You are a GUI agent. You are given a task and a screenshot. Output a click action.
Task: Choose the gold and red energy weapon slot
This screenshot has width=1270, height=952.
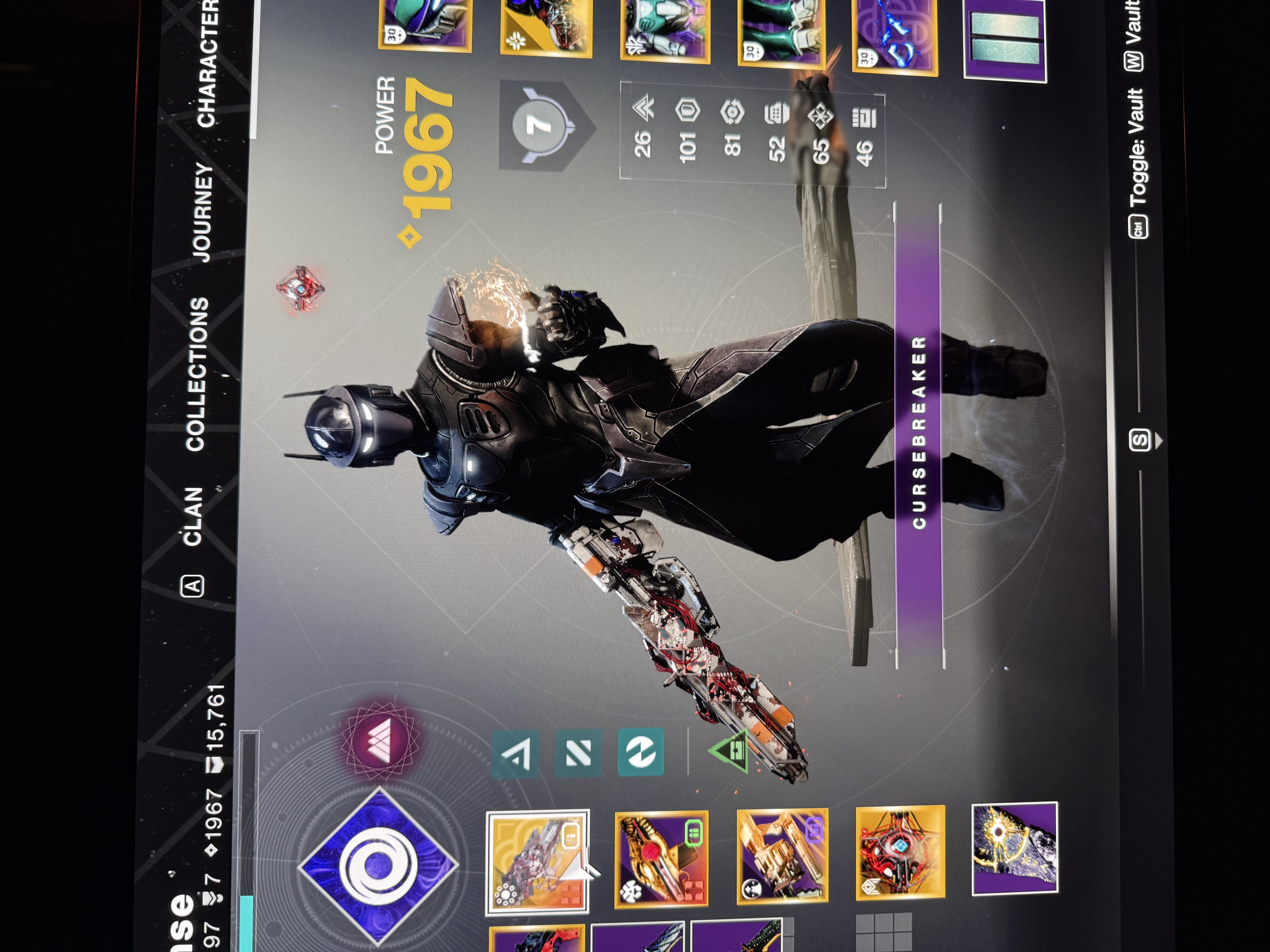(661, 858)
